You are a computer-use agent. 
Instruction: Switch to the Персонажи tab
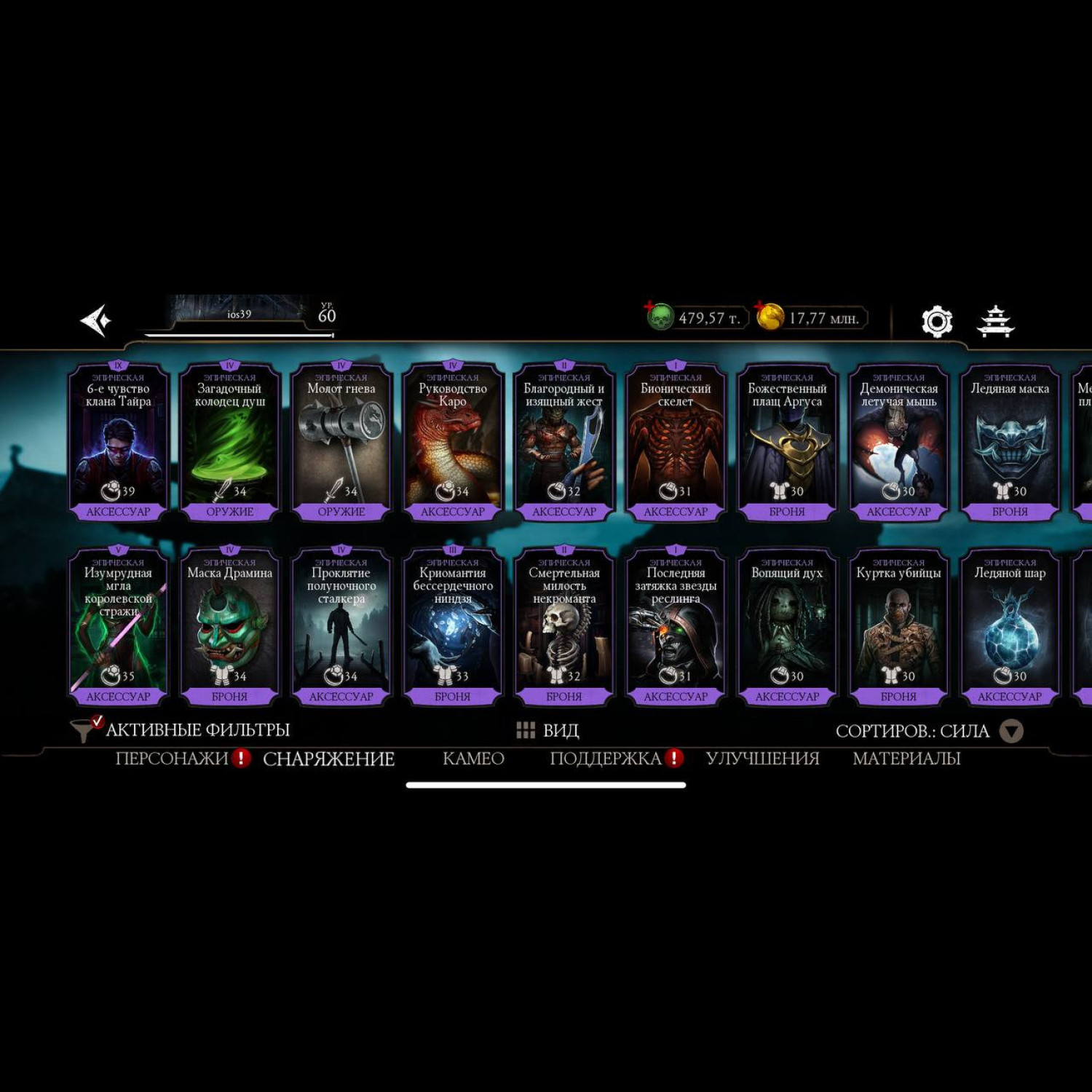[172, 759]
